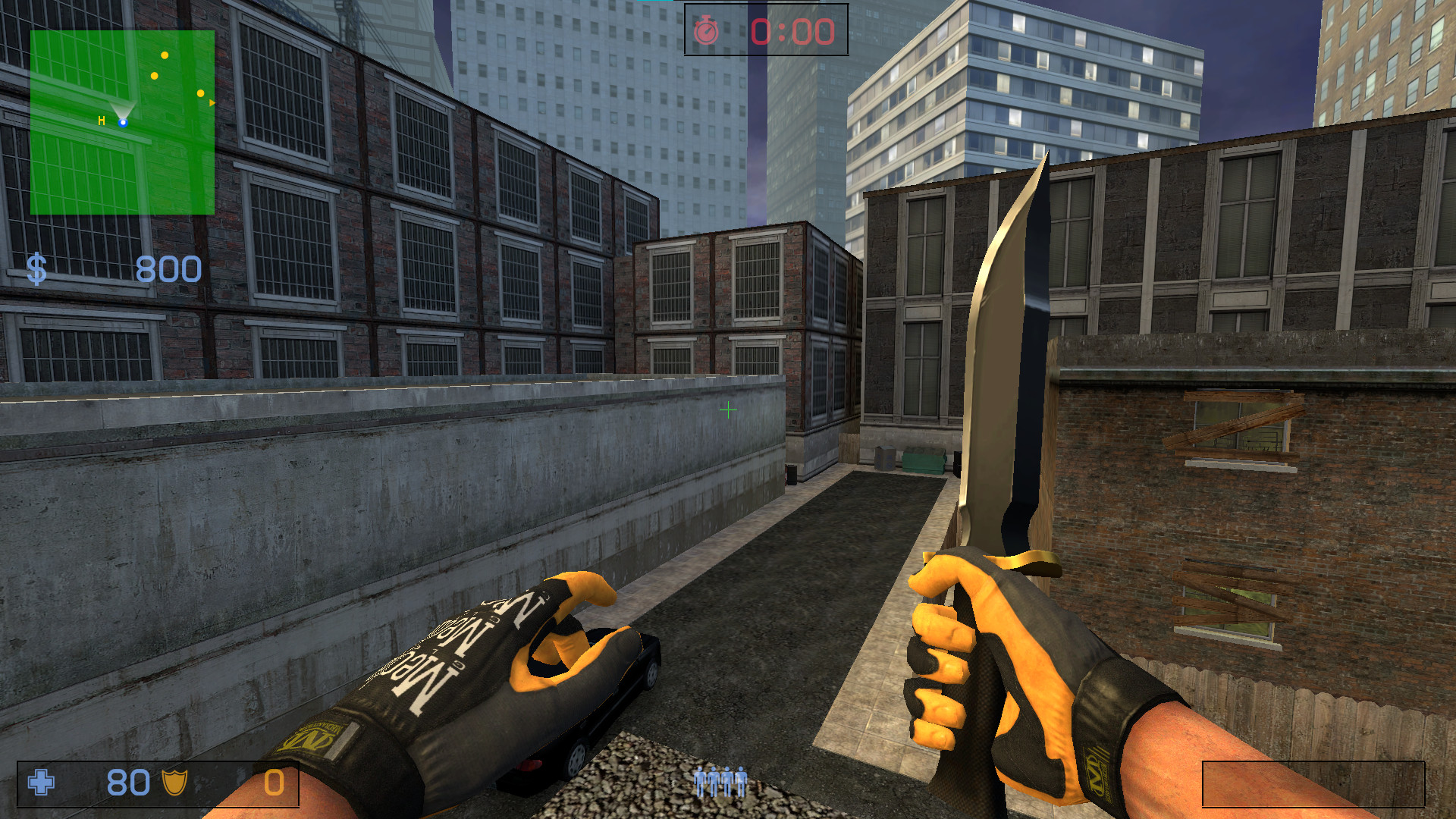1456x819 pixels.
Task: Select the gold armor shield icon
Action: (x=174, y=781)
